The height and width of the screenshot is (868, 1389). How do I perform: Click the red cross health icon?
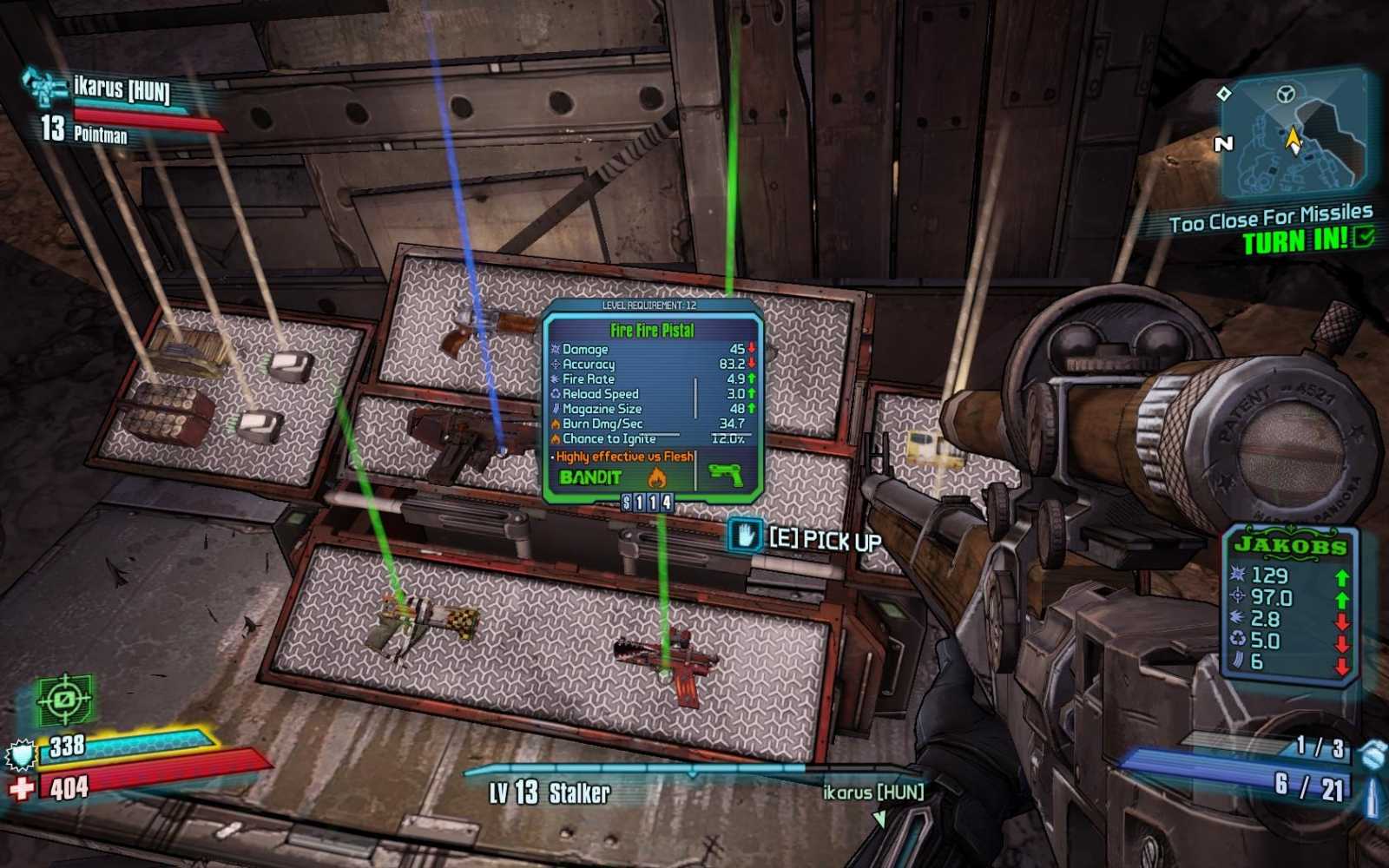coord(22,788)
